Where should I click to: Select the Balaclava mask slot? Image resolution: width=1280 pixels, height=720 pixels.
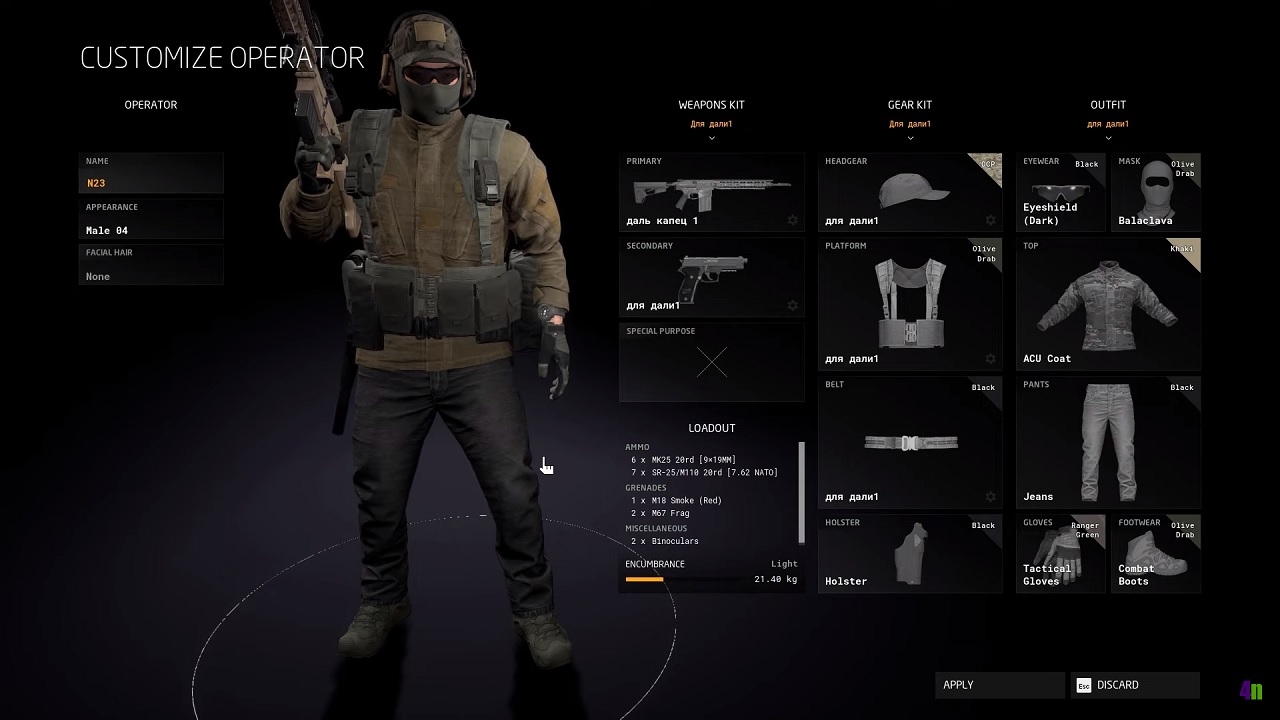pos(1156,192)
